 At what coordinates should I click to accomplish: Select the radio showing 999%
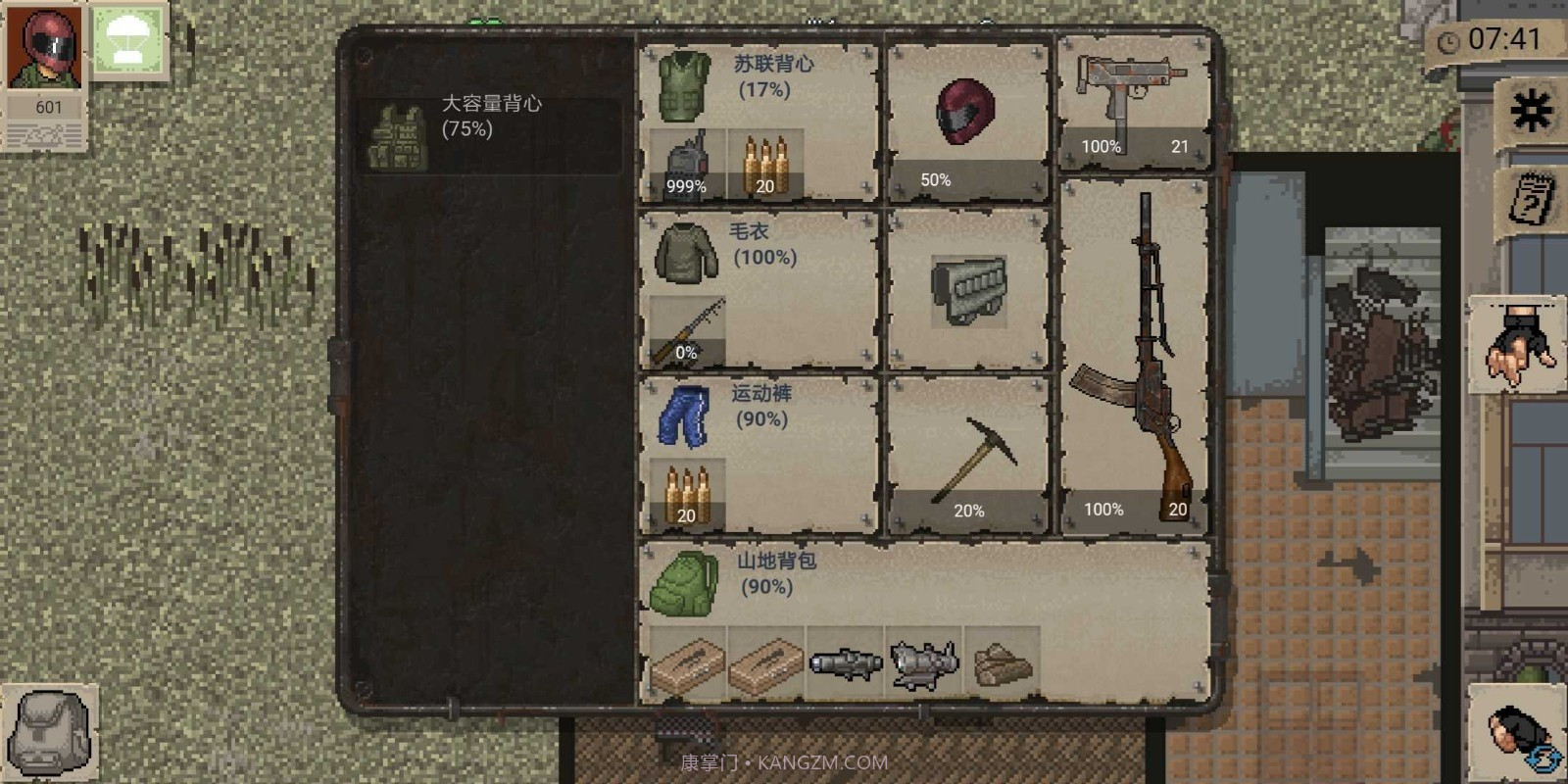click(x=686, y=162)
